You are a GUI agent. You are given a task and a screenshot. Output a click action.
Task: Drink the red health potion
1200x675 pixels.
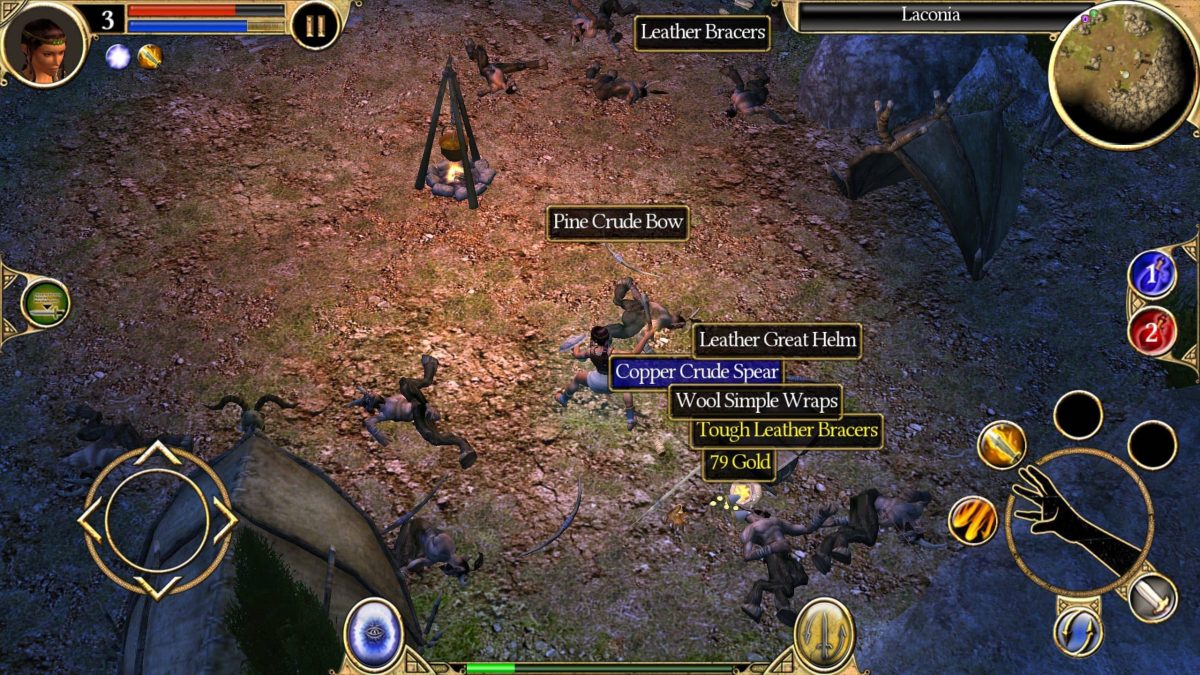(x=1152, y=332)
